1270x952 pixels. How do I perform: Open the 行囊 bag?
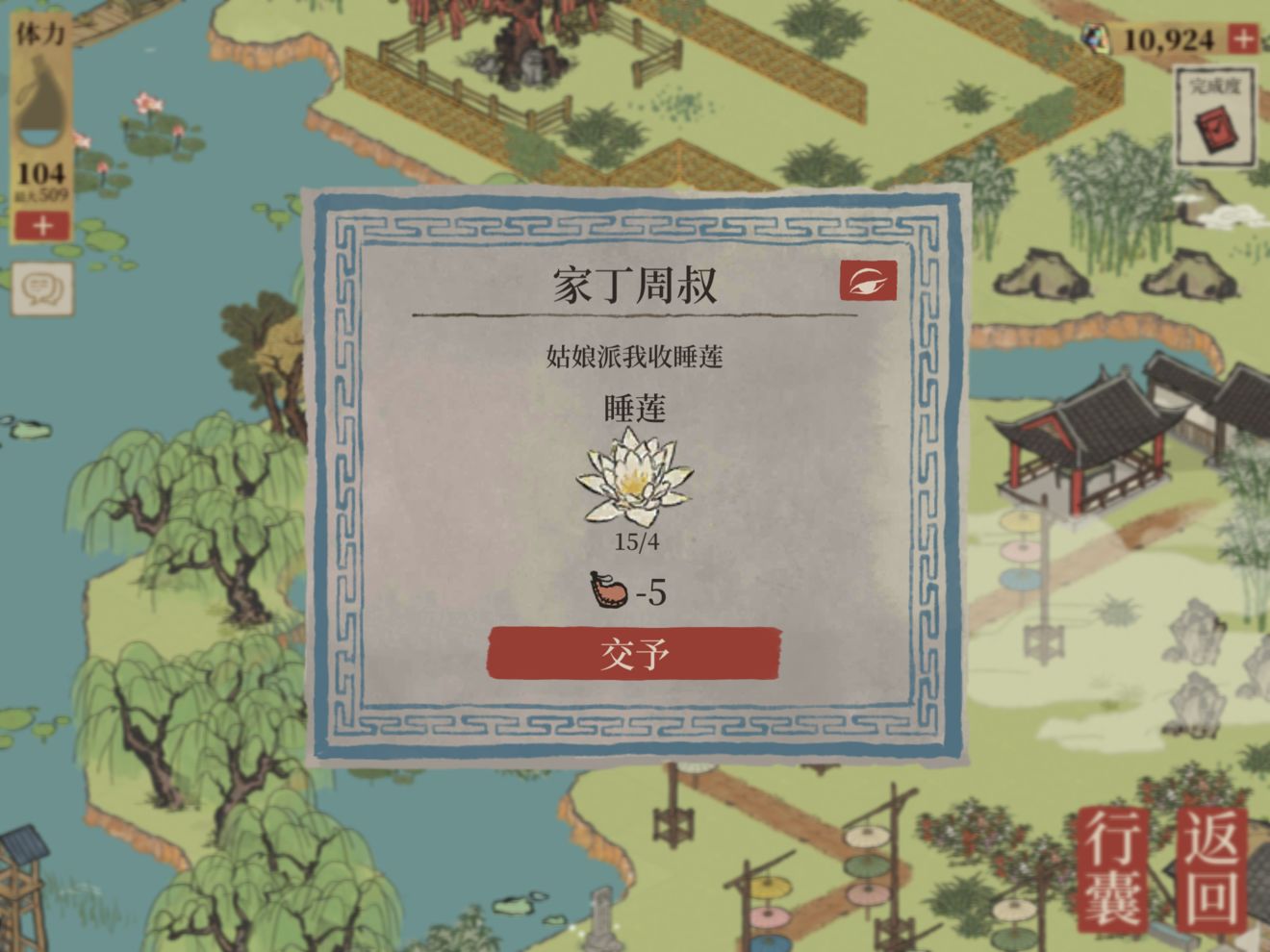(1116, 869)
